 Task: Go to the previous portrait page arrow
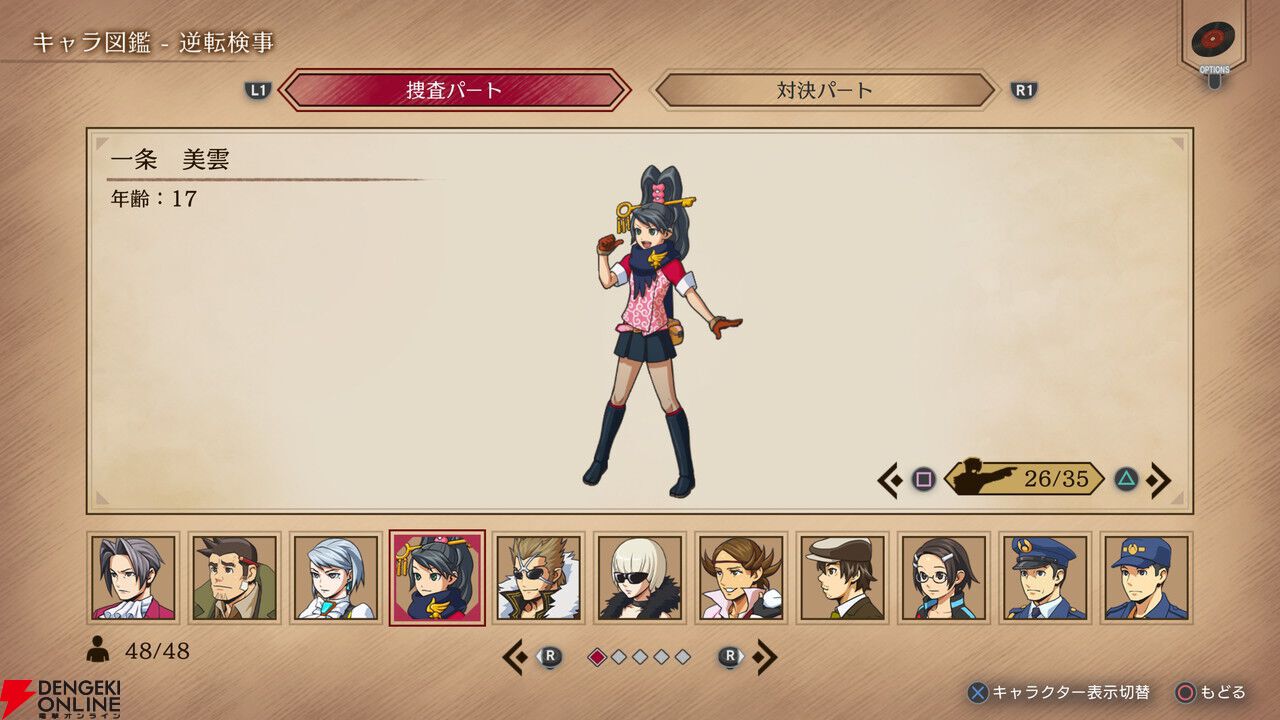point(515,657)
